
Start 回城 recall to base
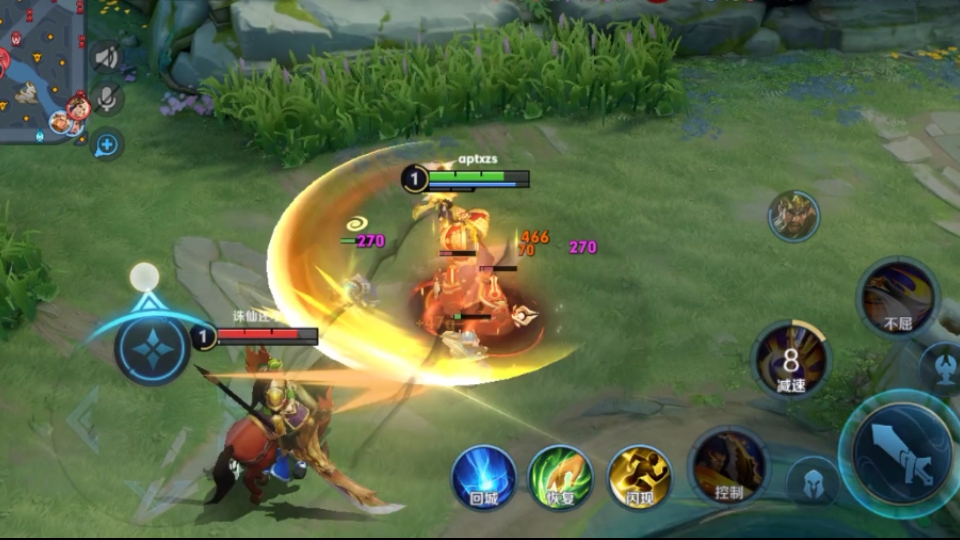(x=484, y=476)
